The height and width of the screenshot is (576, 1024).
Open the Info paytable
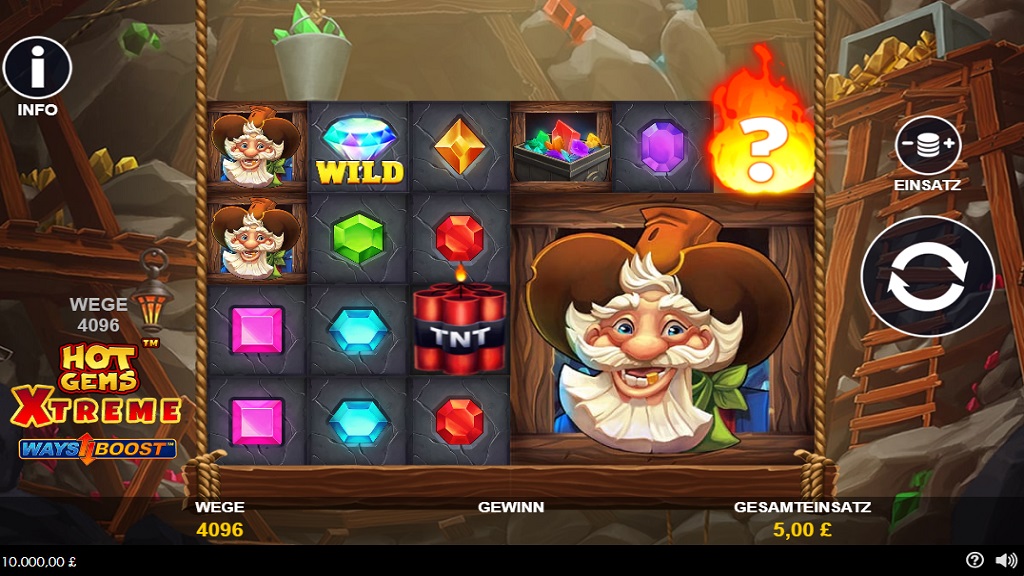pyautogui.click(x=37, y=69)
